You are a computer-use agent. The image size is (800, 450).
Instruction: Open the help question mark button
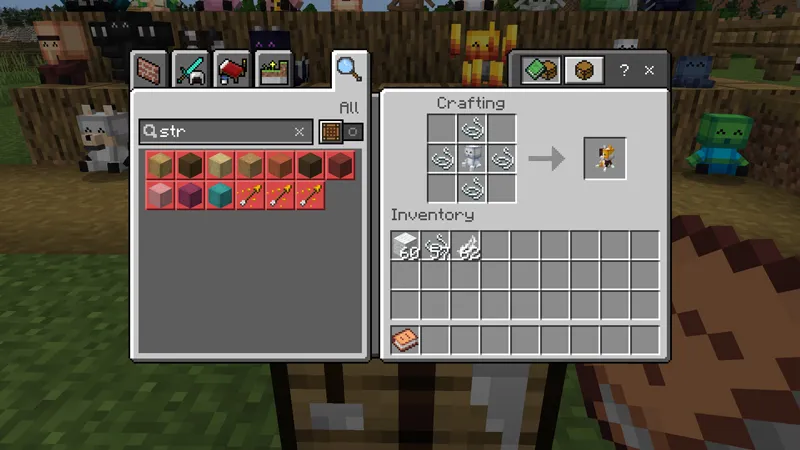click(624, 71)
